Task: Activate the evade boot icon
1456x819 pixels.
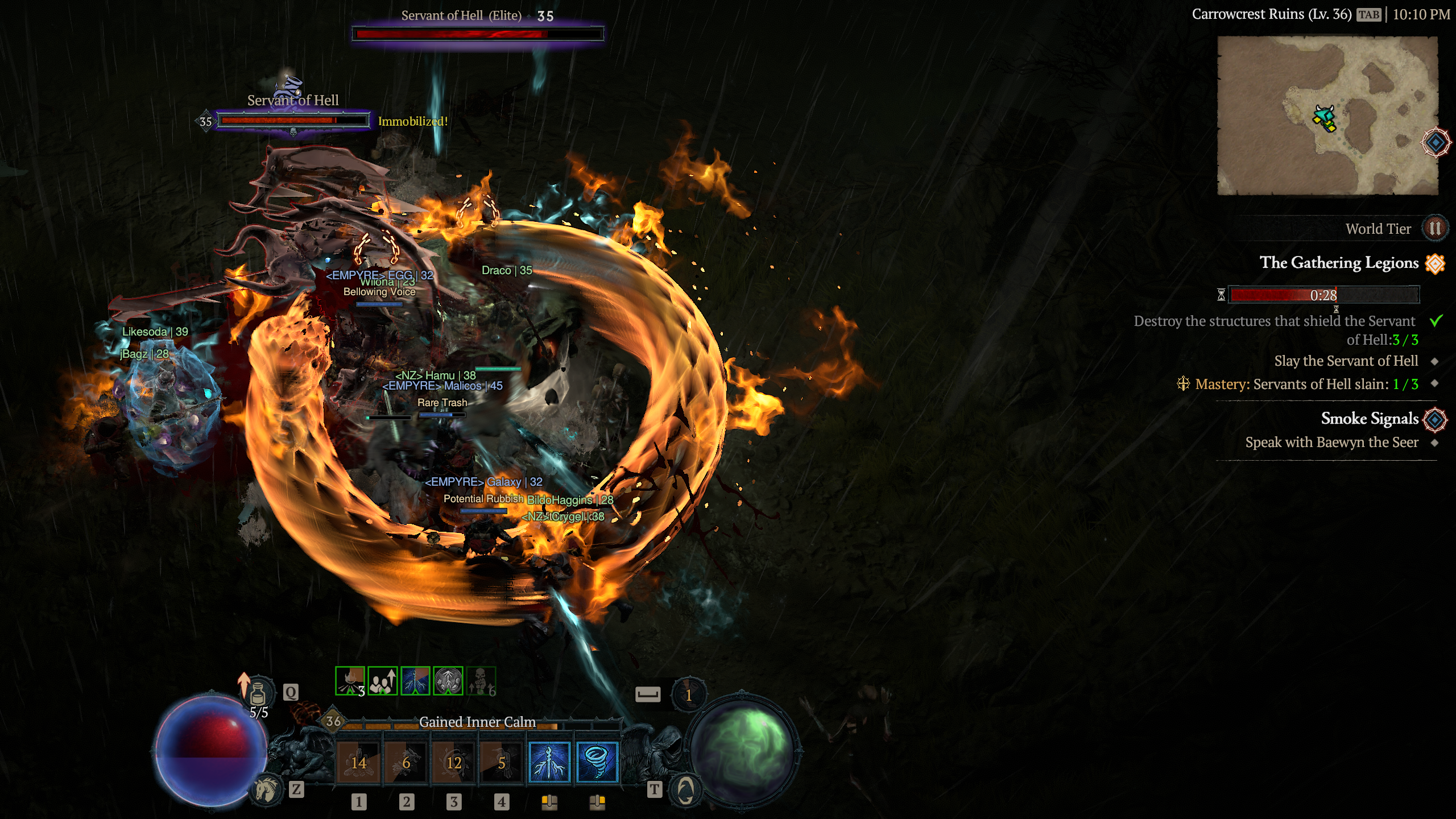Action: 689,694
